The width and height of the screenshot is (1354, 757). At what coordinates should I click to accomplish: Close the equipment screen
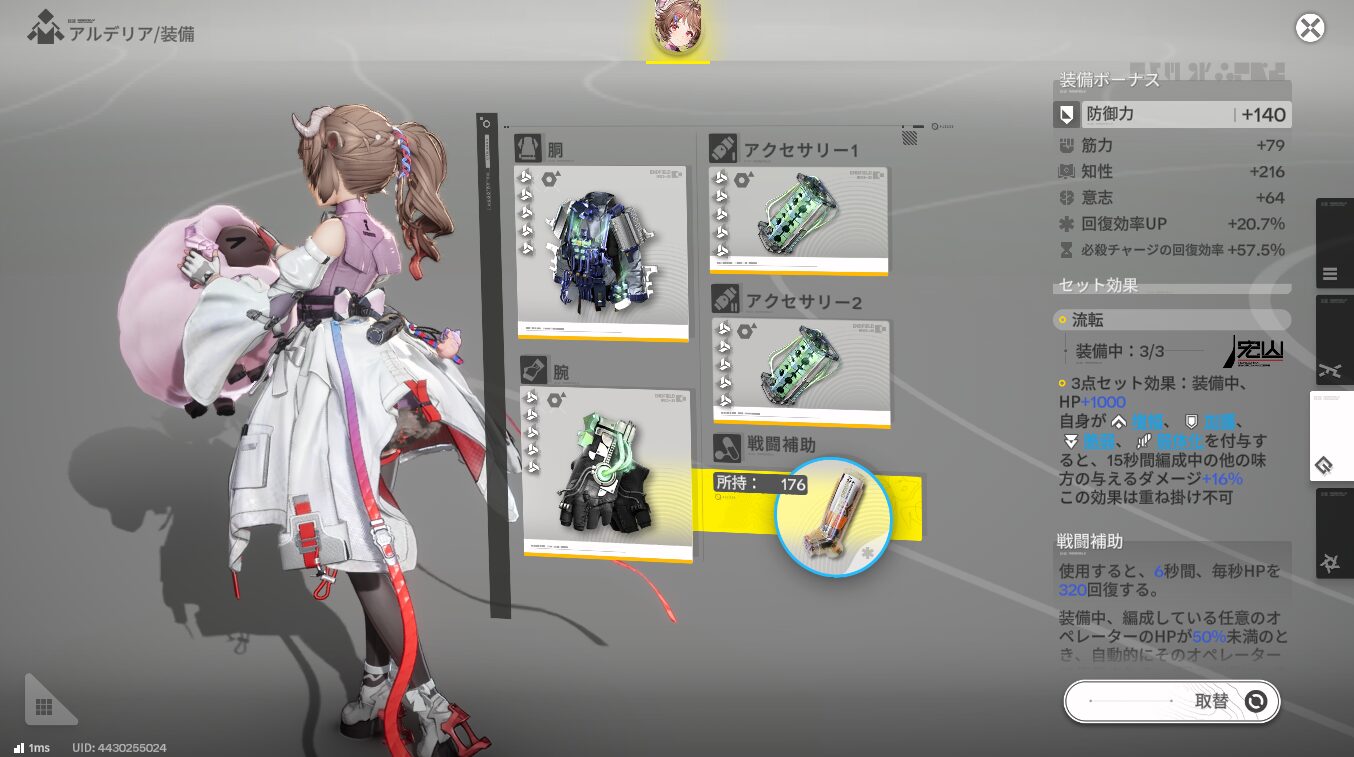click(x=1309, y=28)
